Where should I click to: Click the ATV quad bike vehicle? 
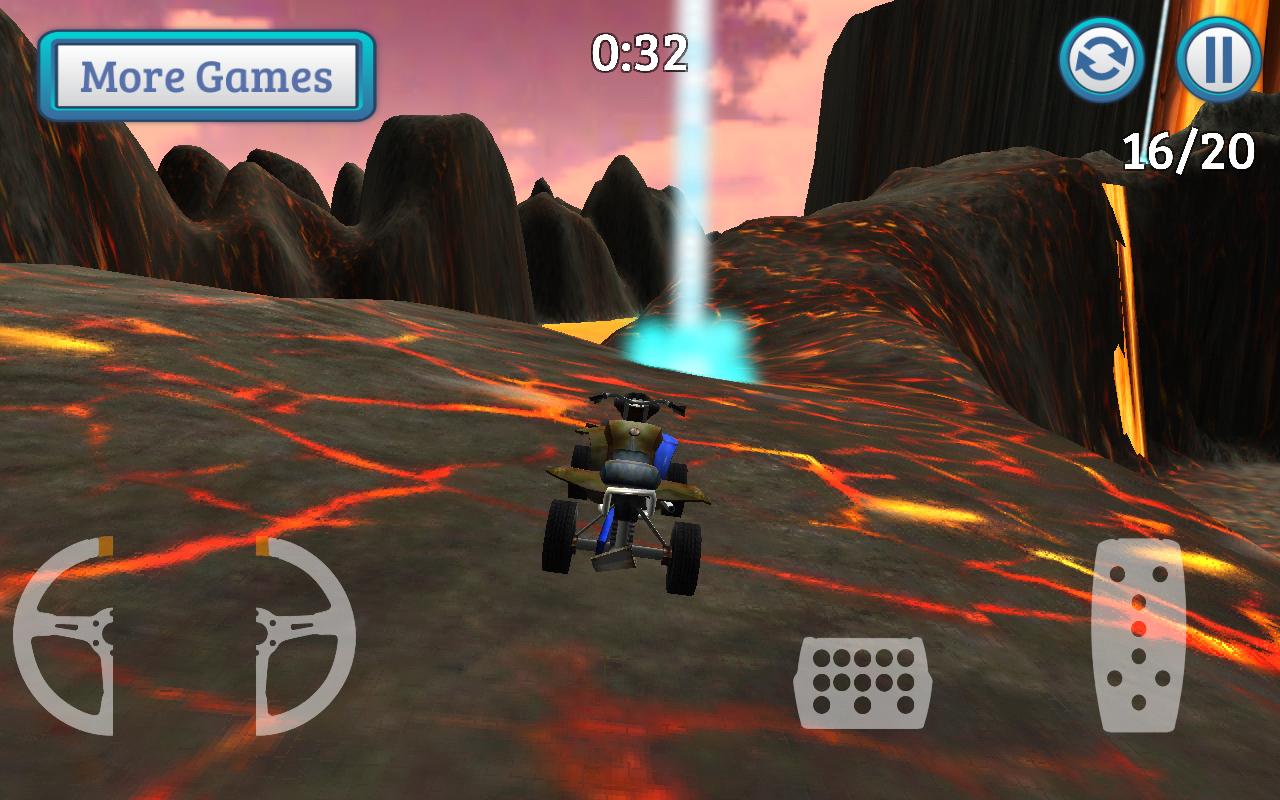coord(628,480)
